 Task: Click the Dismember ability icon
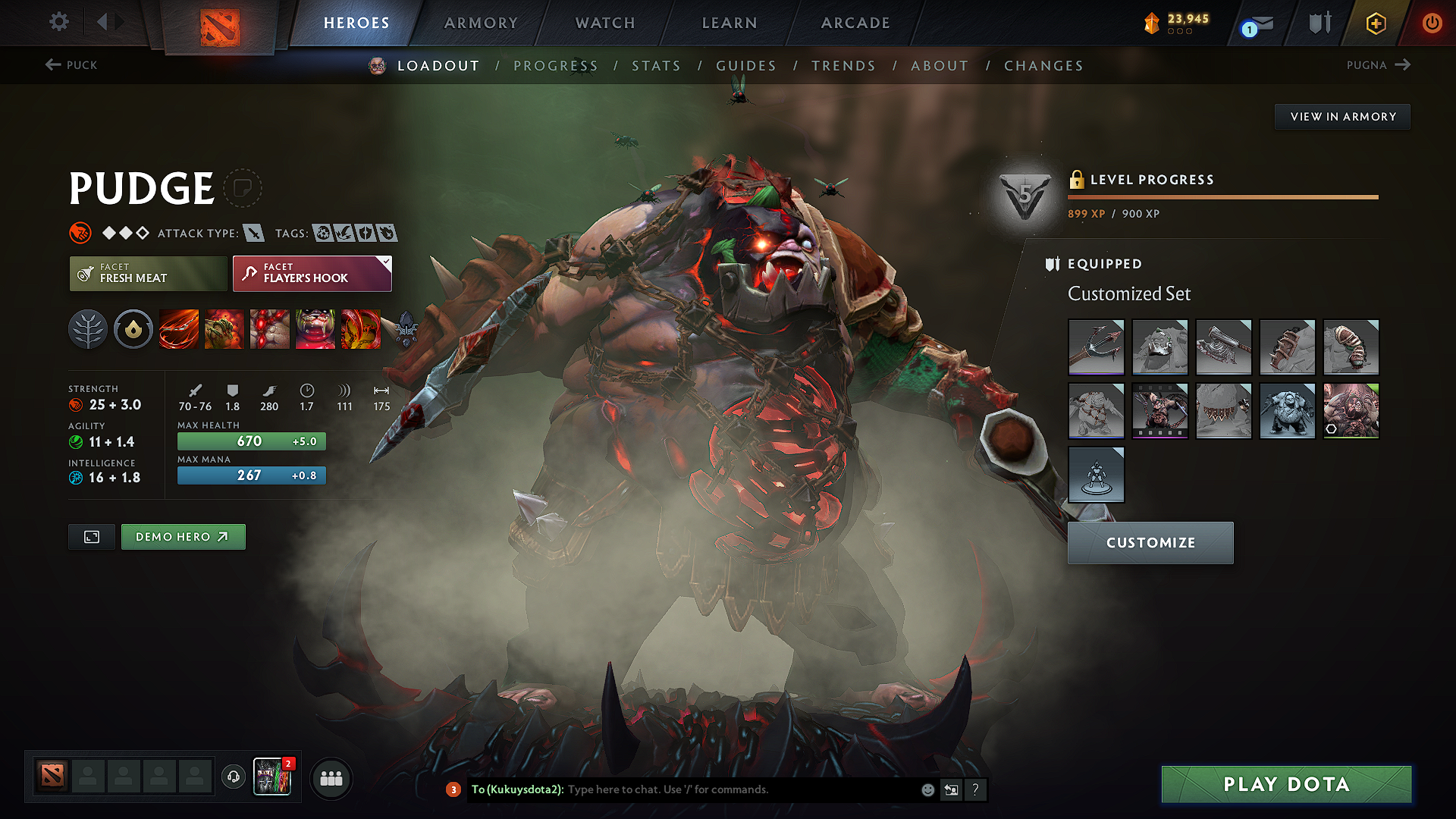coord(315,329)
